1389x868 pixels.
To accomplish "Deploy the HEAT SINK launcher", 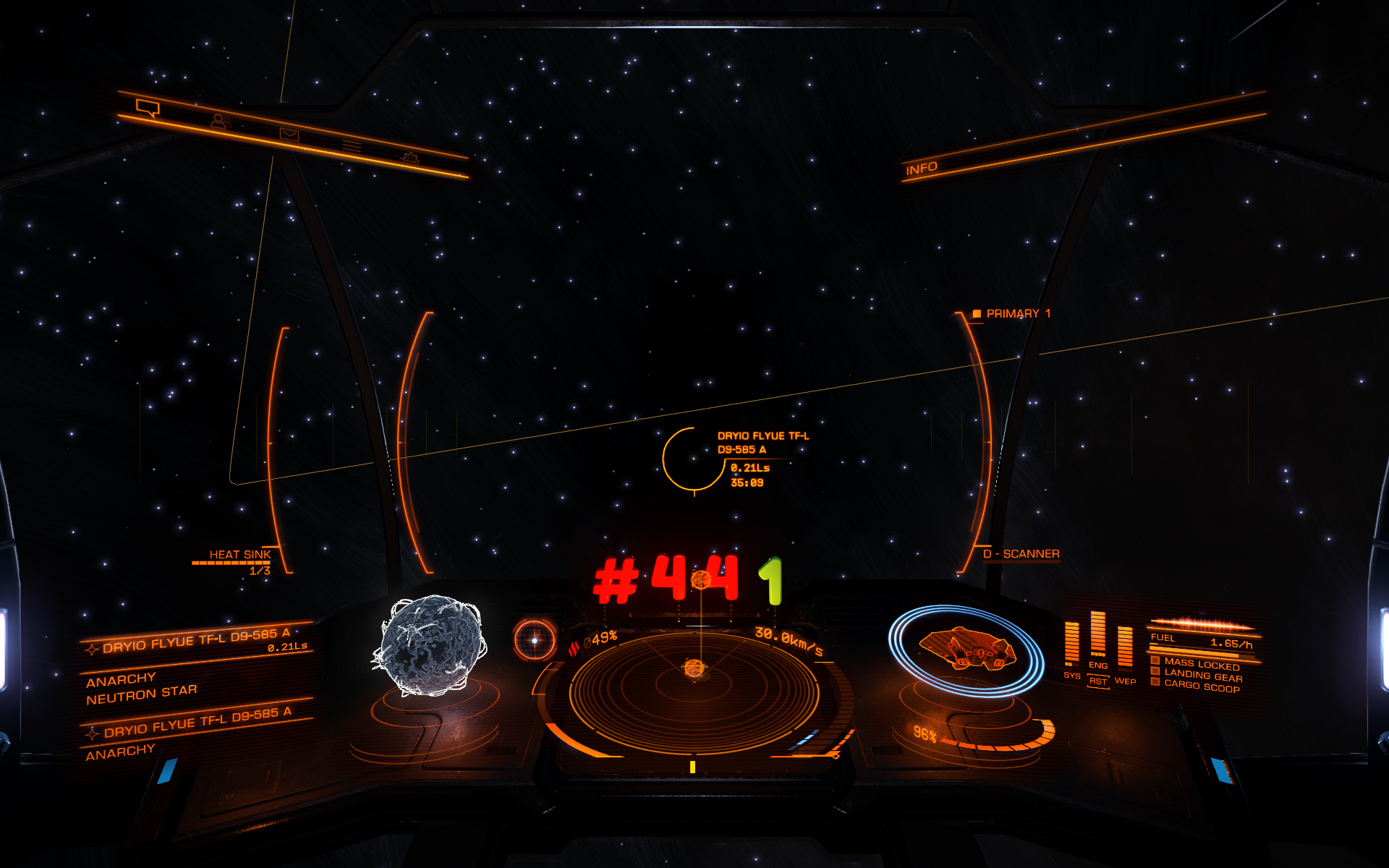I will [x=239, y=555].
